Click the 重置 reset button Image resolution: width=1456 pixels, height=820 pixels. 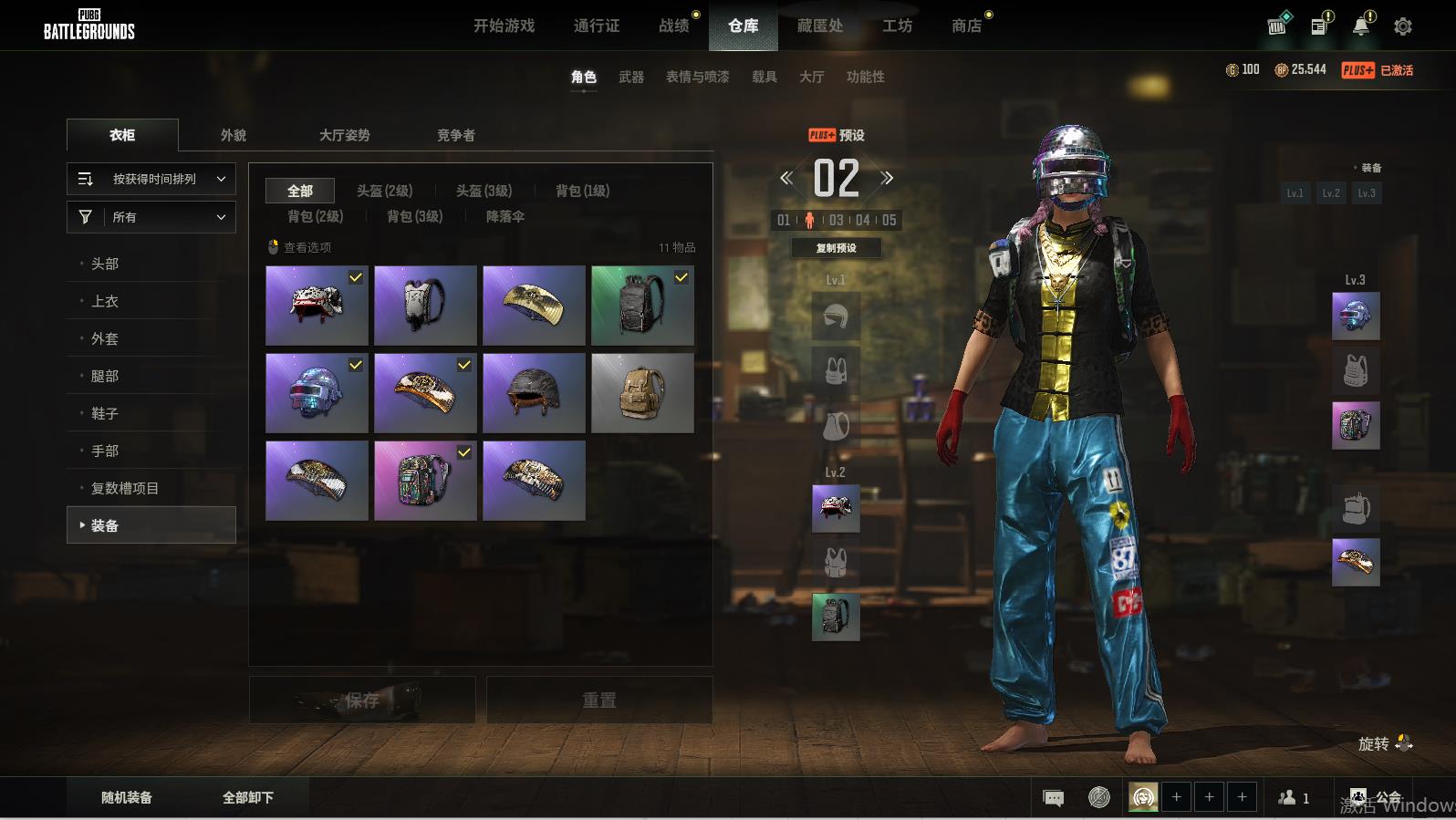point(598,700)
